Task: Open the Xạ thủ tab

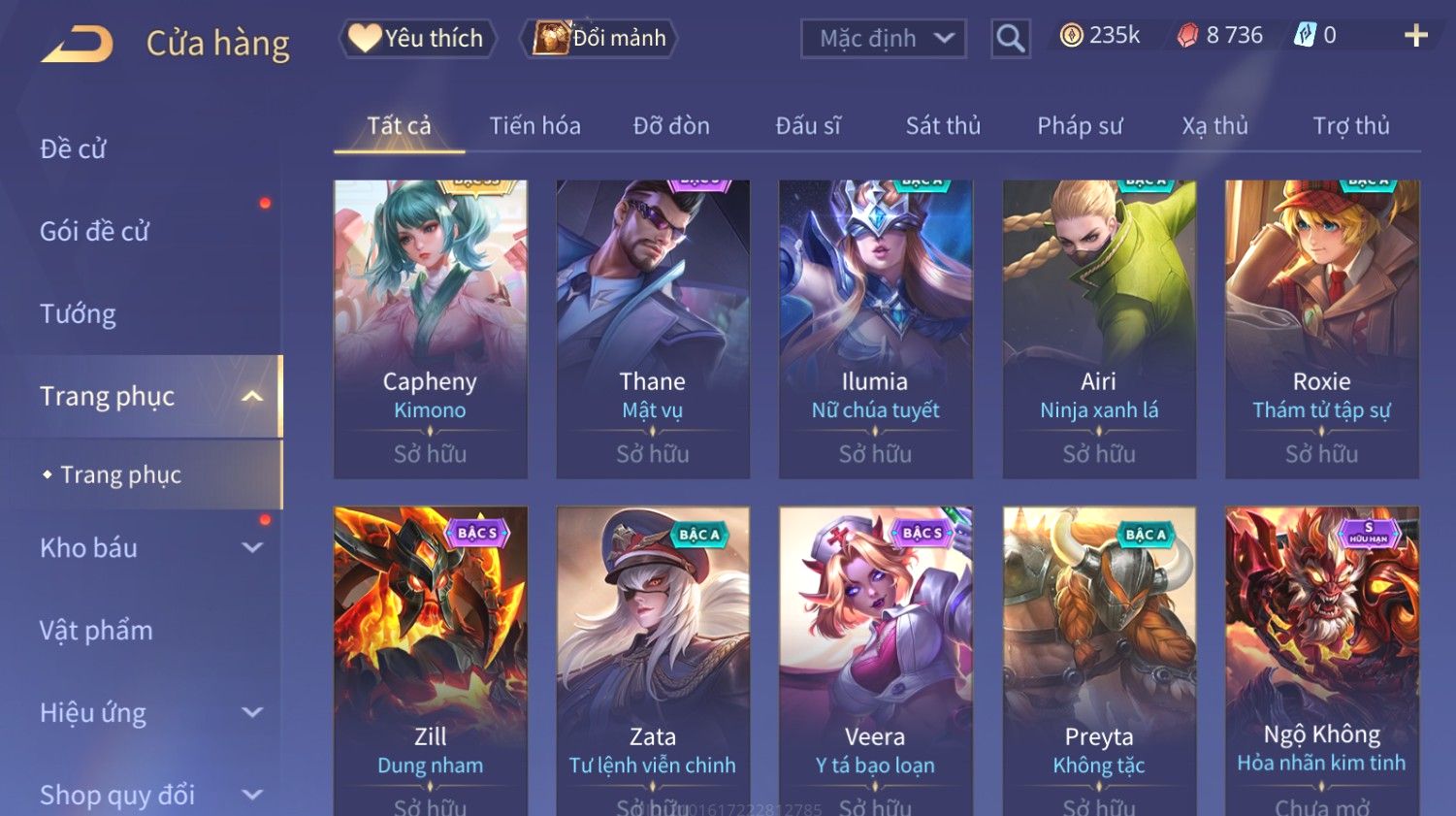Action: point(1214,126)
